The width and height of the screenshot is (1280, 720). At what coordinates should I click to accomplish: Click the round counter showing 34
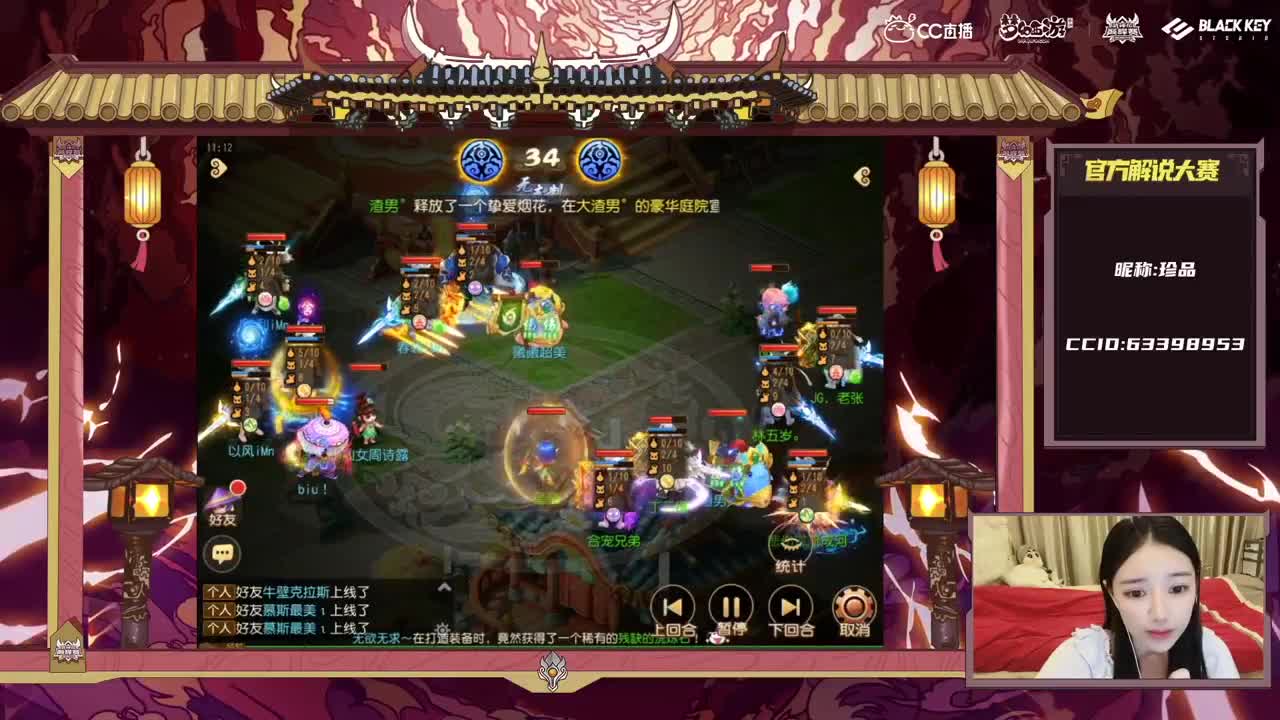[x=540, y=157]
